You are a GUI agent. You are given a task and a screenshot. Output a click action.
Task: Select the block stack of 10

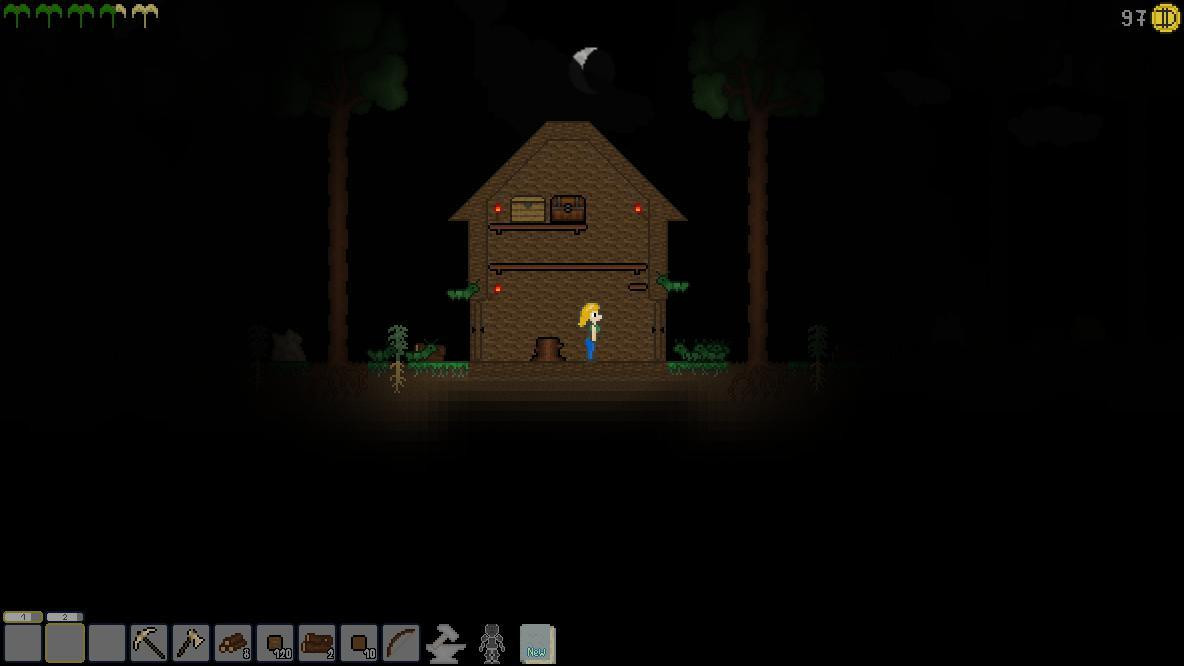pos(359,643)
